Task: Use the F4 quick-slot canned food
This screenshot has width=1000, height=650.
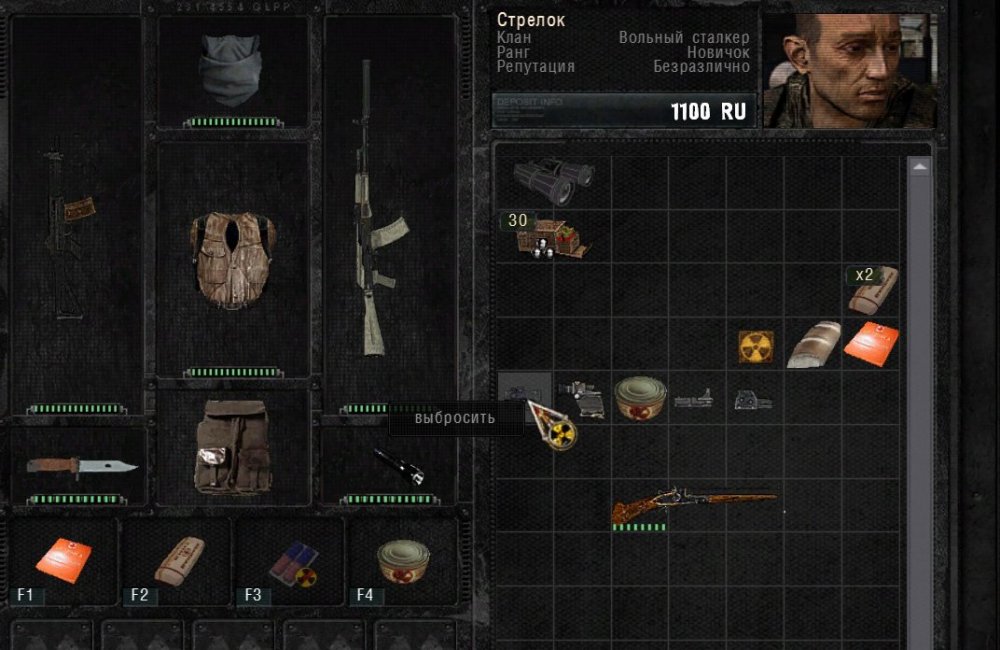Action: click(403, 562)
